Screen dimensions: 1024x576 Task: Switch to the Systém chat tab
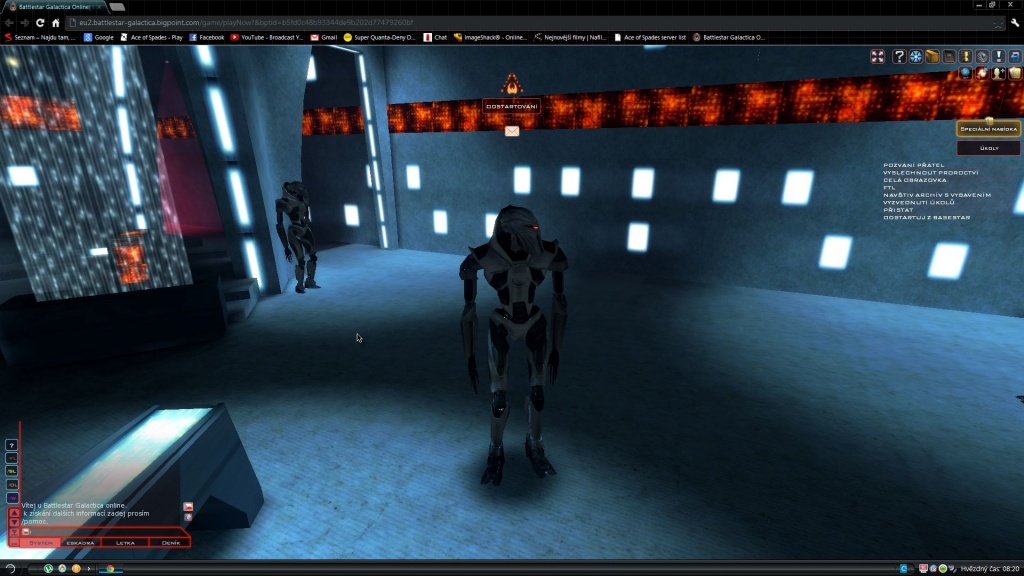pos(41,542)
